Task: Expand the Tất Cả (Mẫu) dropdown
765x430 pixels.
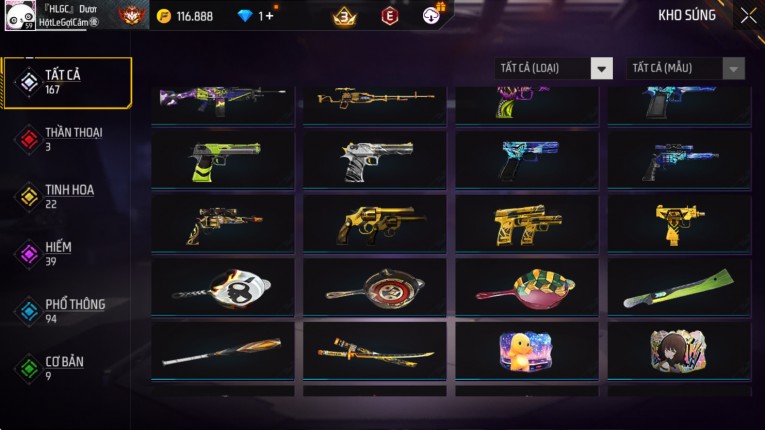Action: pos(685,68)
